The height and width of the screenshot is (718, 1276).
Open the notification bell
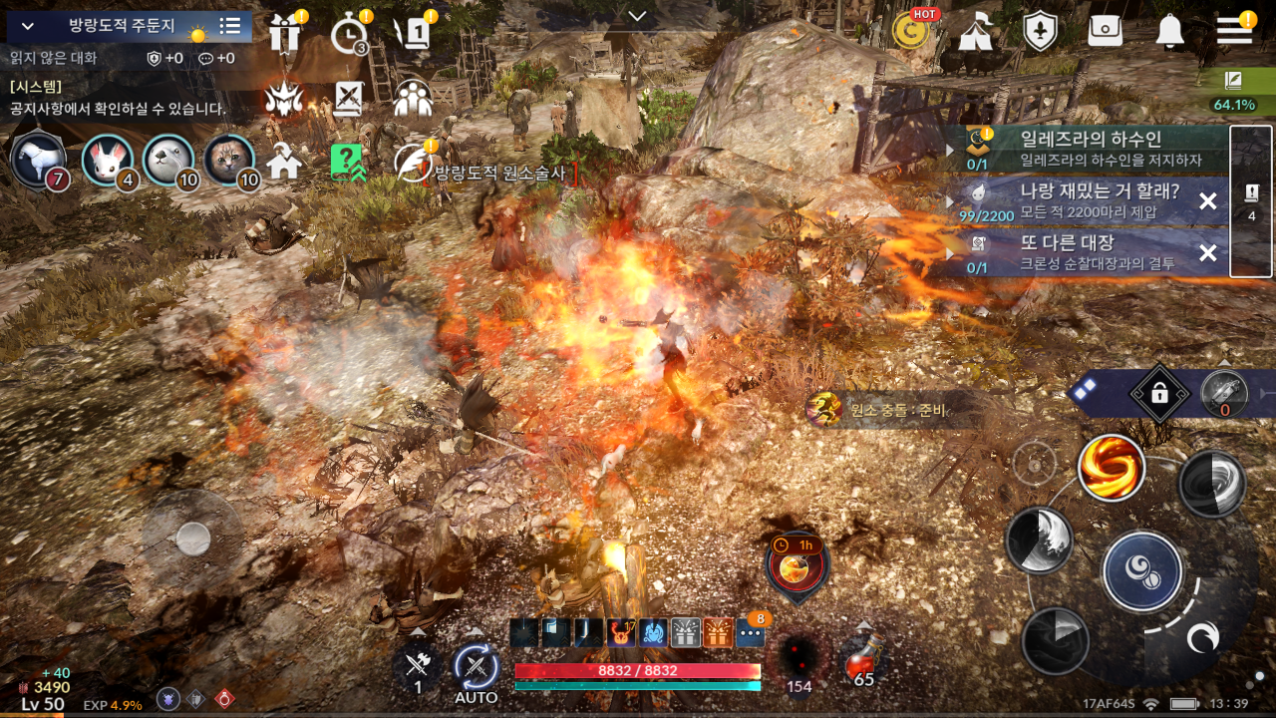(x=1170, y=31)
